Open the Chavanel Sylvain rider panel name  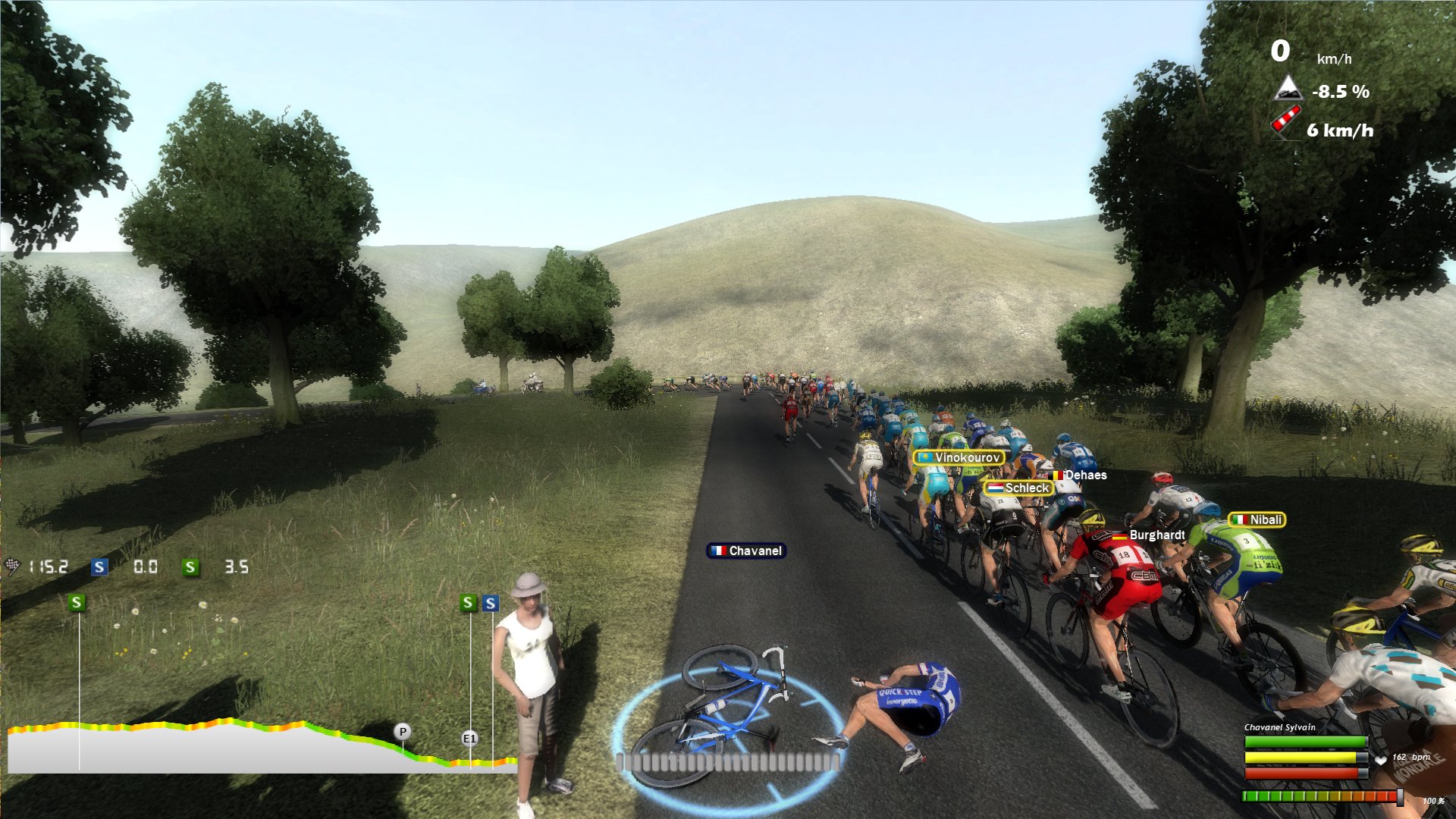(1279, 727)
